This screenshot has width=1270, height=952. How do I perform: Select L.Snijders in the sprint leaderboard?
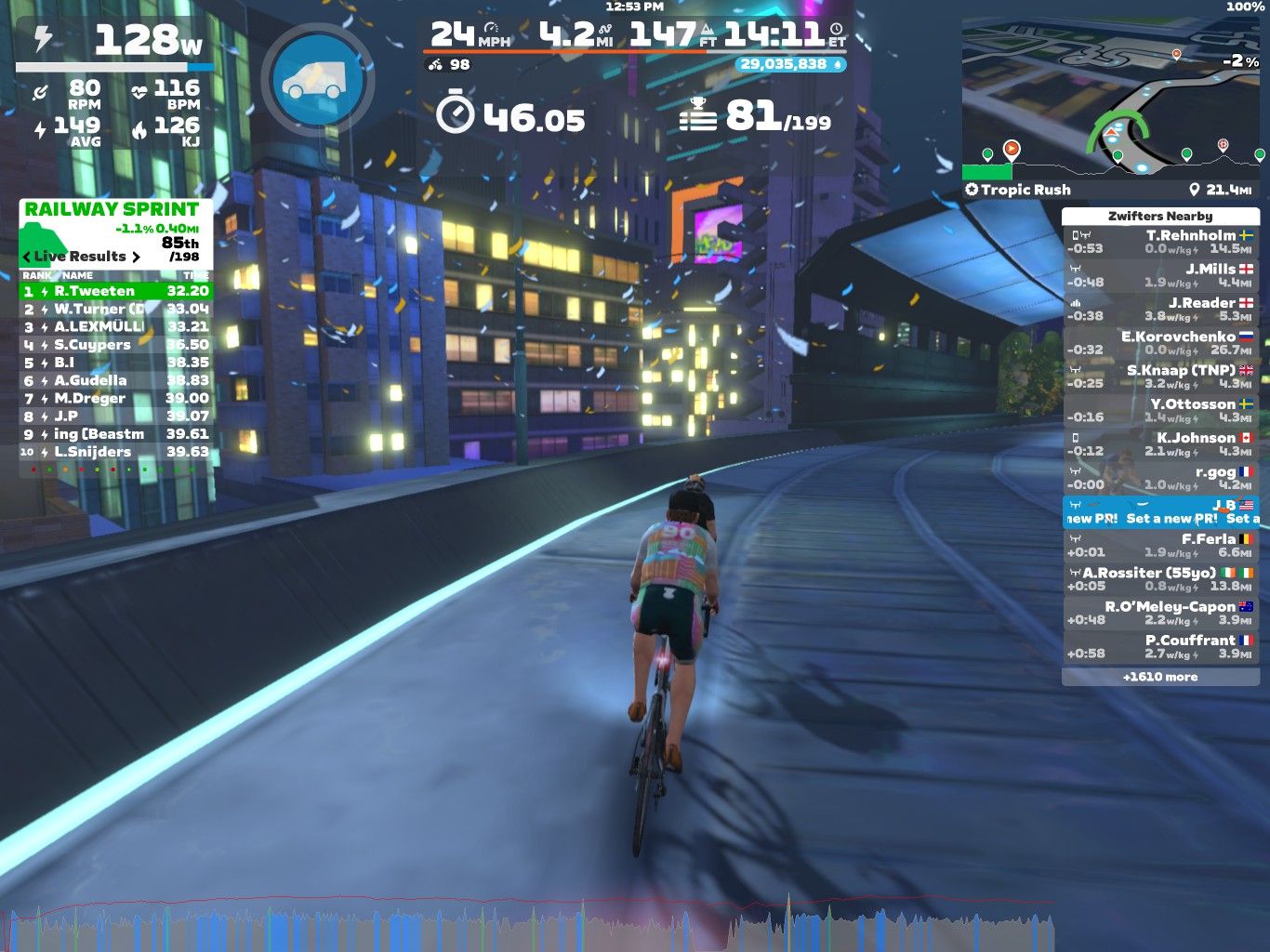[116, 452]
